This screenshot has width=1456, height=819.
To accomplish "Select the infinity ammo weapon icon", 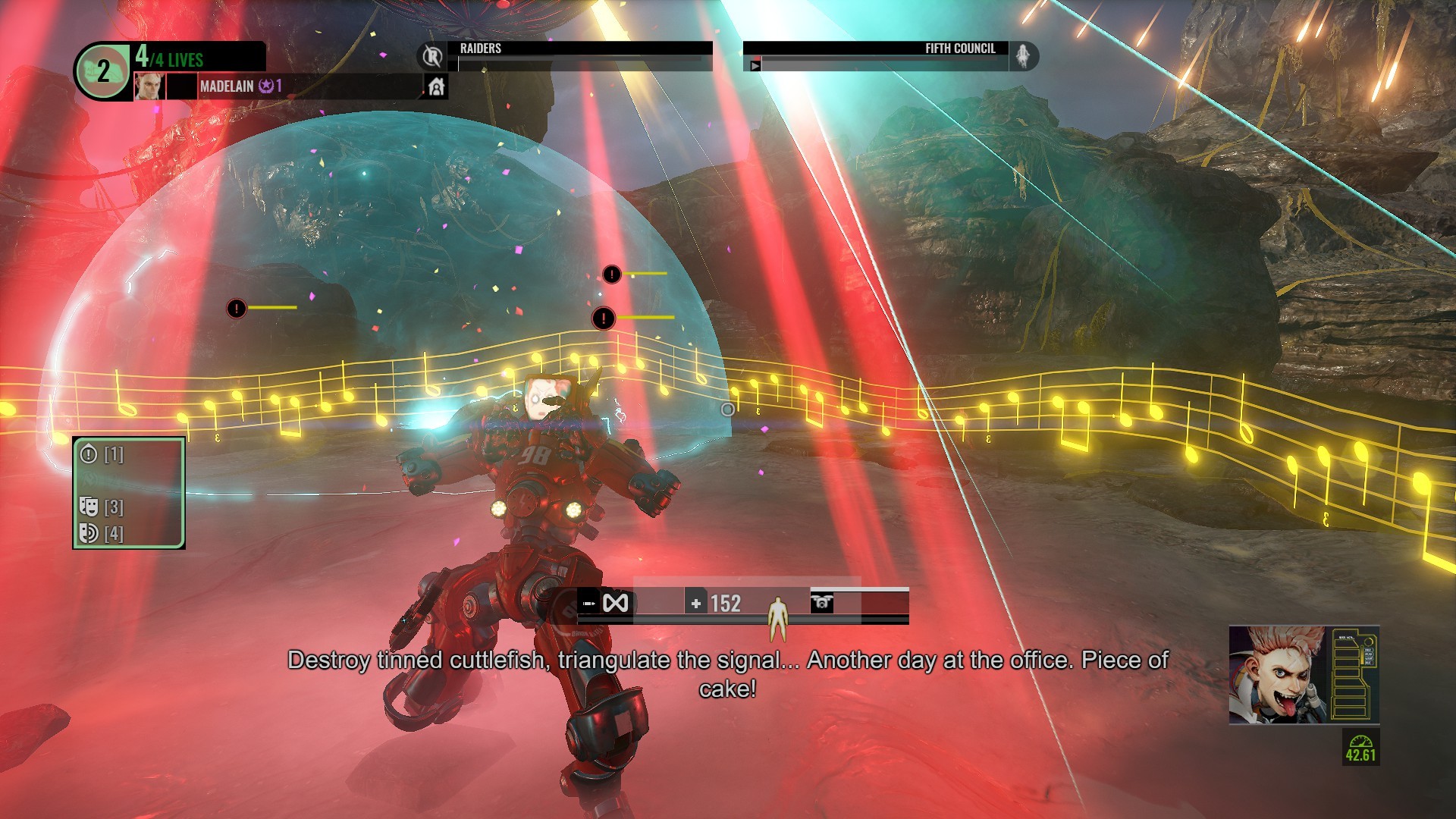I will pyautogui.click(x=615, y=604).
